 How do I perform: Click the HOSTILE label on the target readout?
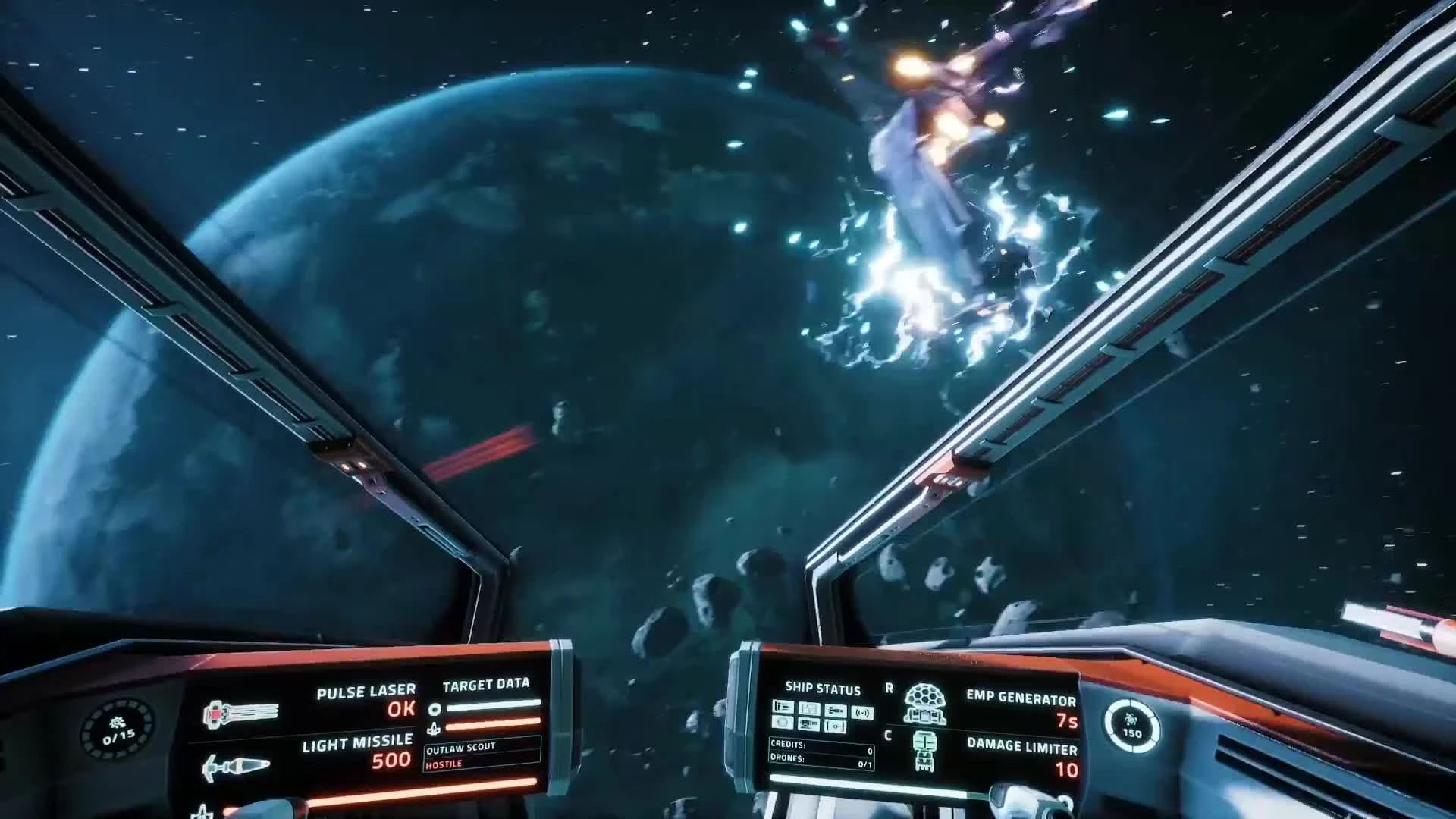[x=444, y=764]
